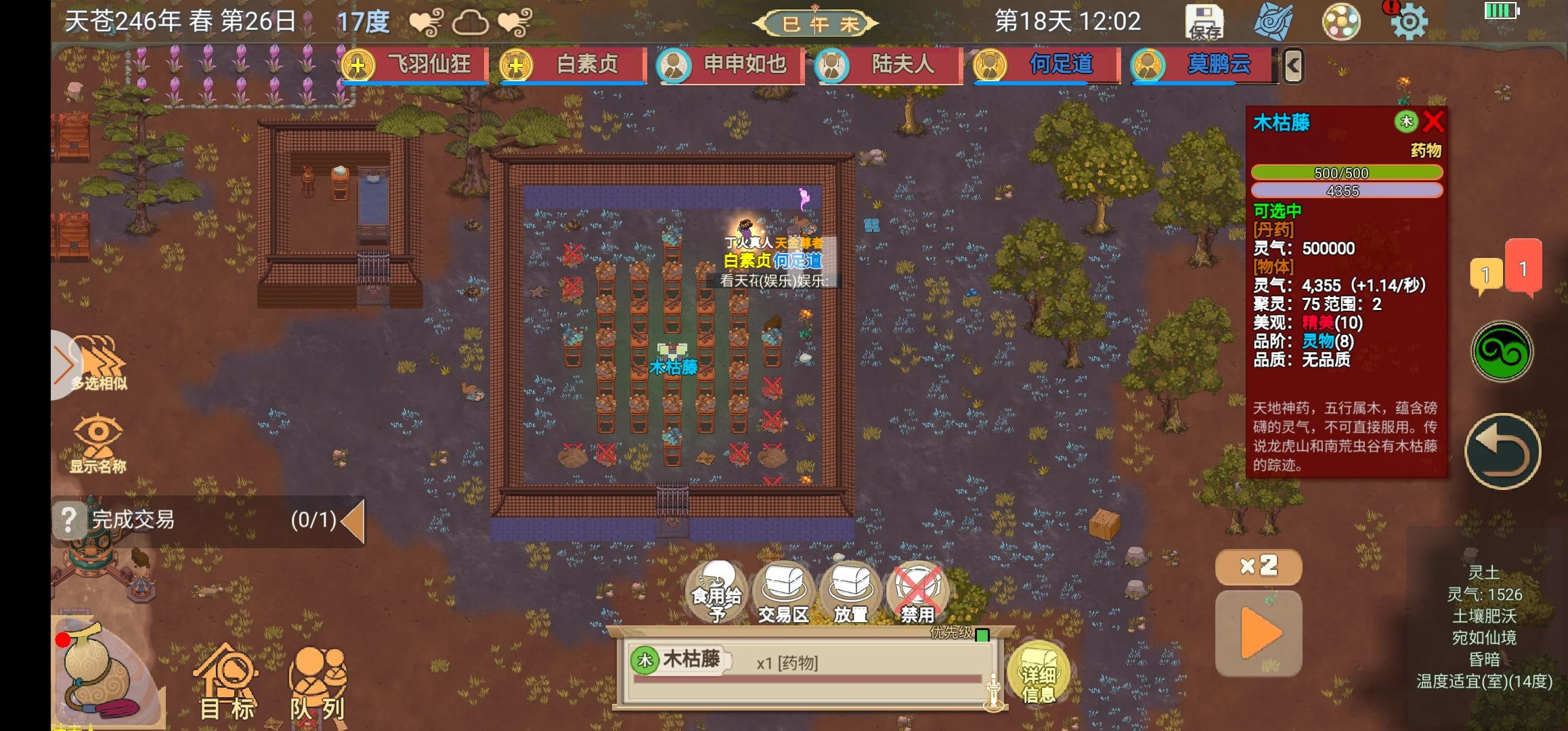
Task: Open the colorful five-element sphere icon
Action: [1342, 22]
